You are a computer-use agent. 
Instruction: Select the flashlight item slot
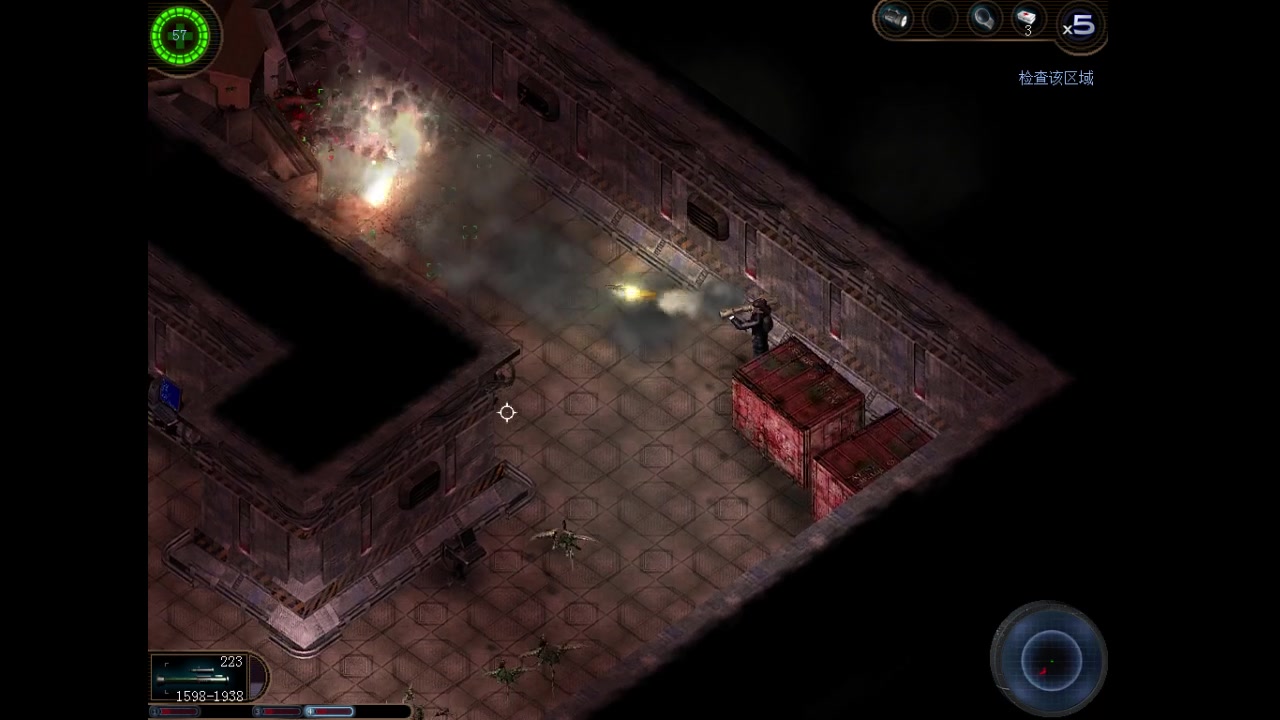point(895,18)
